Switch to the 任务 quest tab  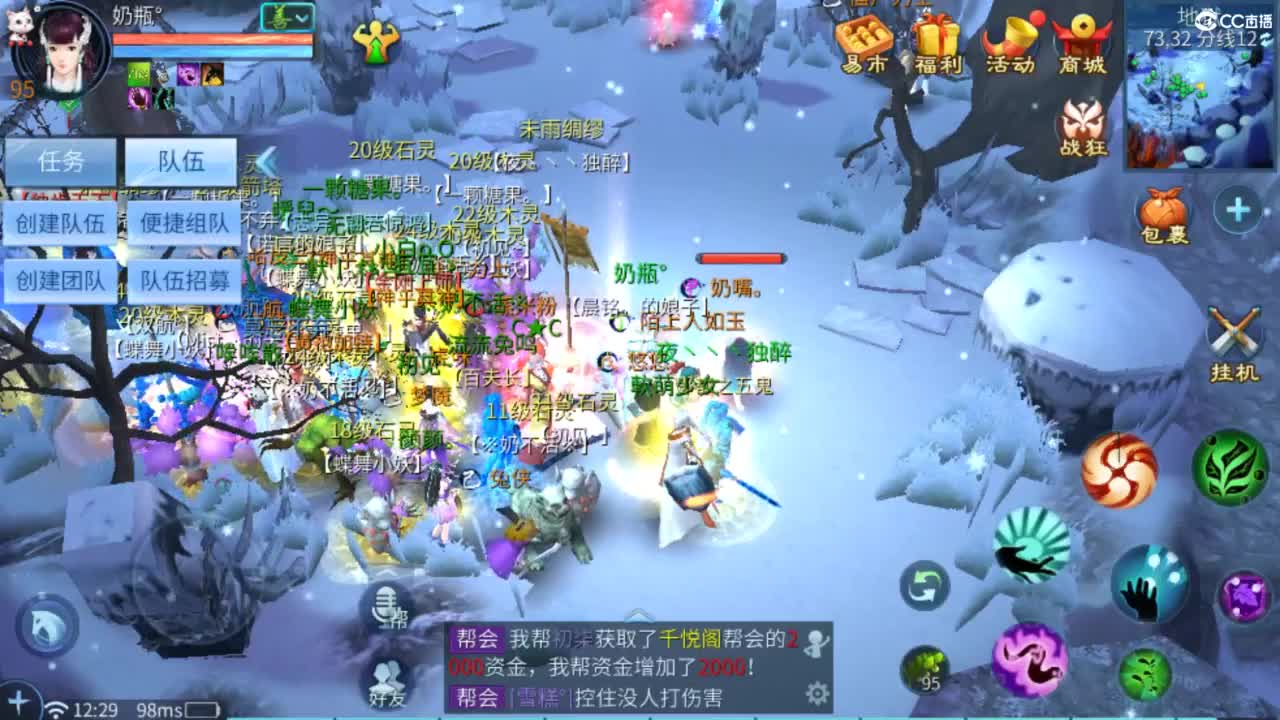tap(60, 162)
